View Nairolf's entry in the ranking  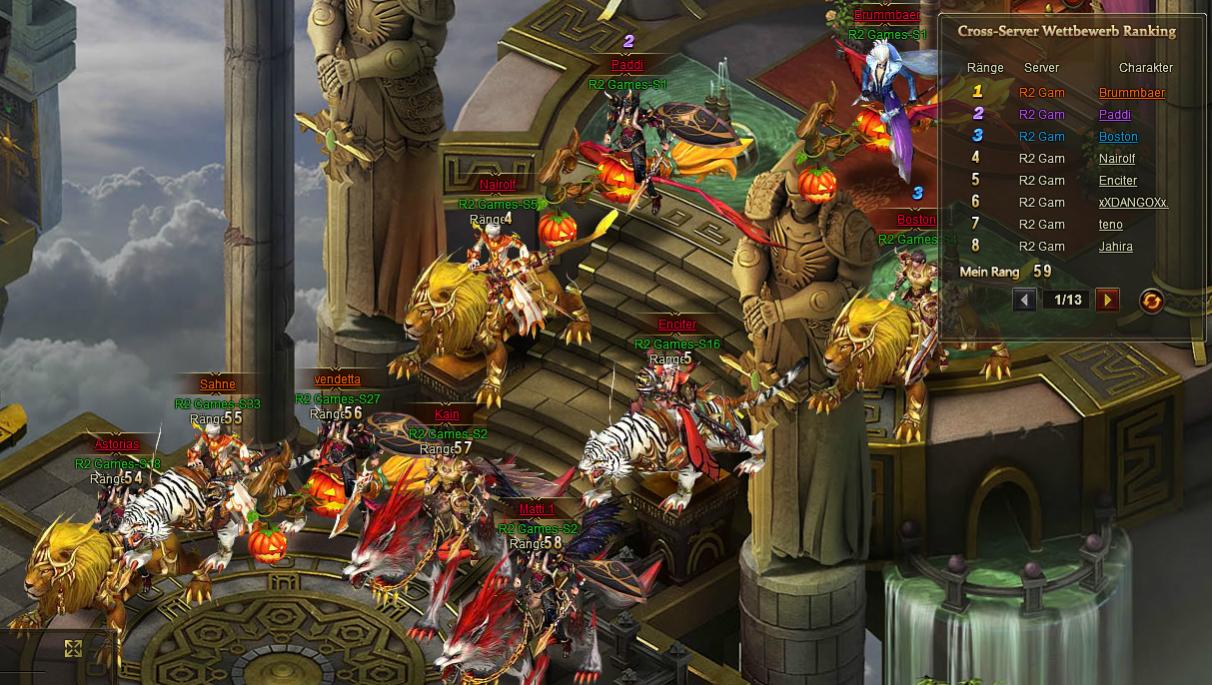1117,159
